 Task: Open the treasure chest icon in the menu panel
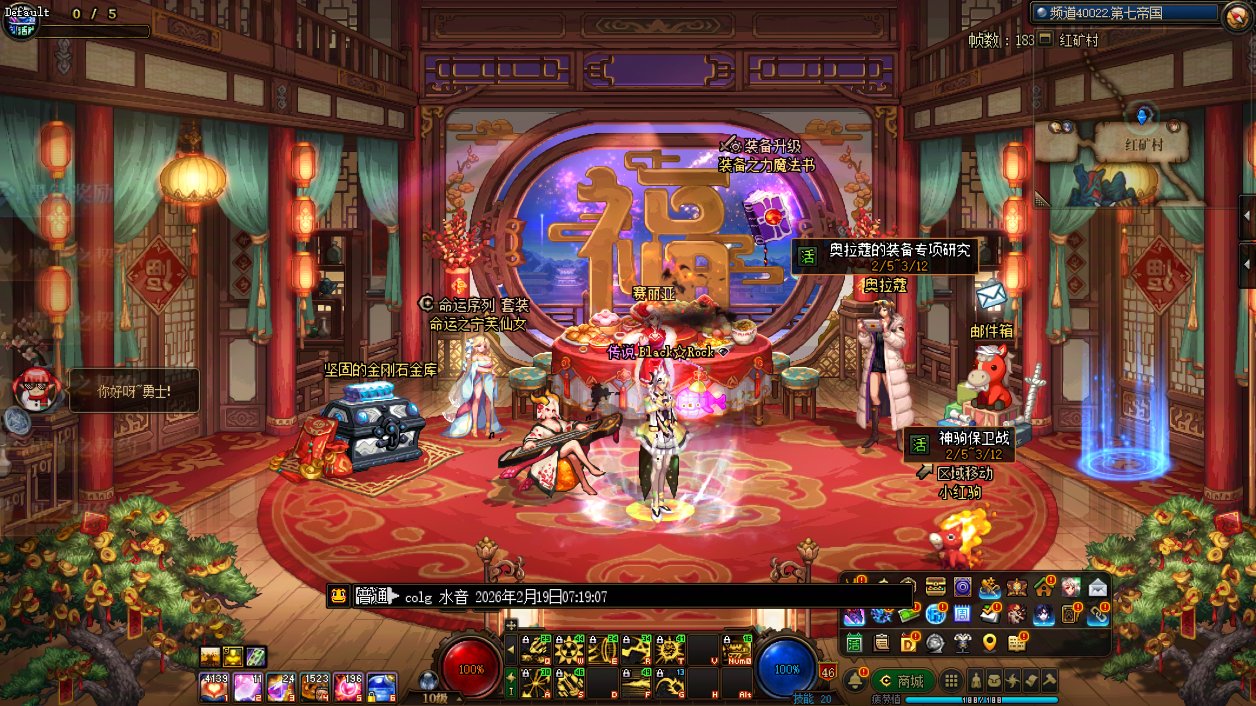tap(936, 587)
